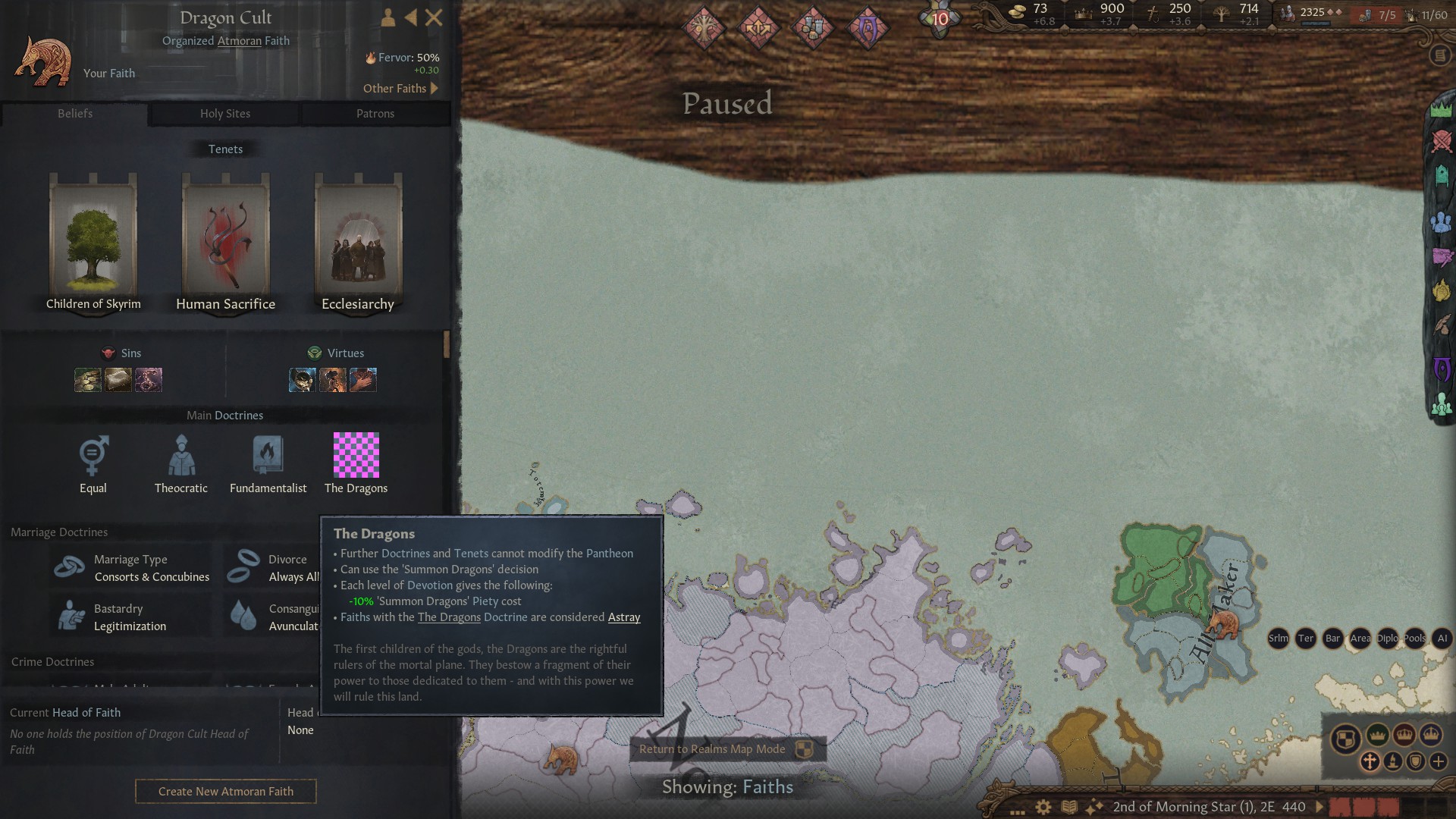Expand the plus button in map modes panel
Image resolution: width=1456 pixels, height=819 pixels.
click(1439, 762)
